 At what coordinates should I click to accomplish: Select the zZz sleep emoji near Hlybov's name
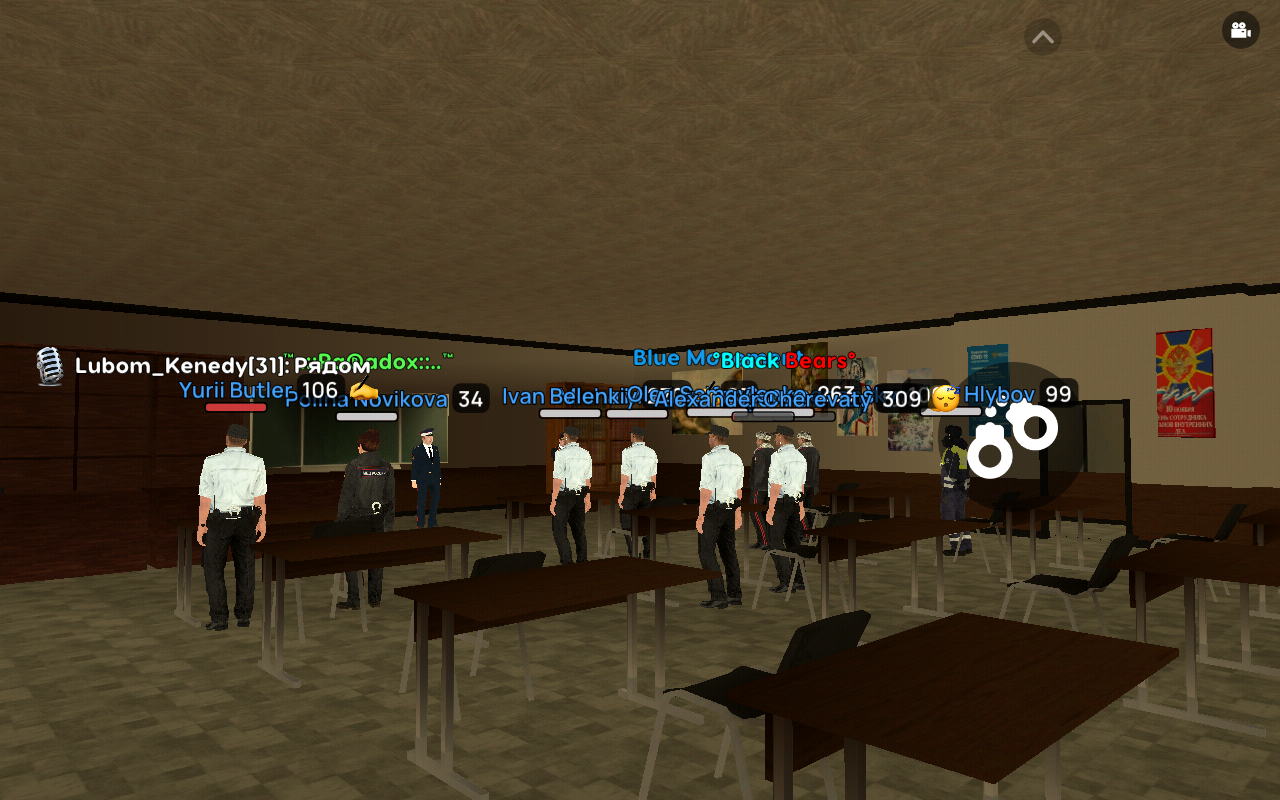click(953, 388)
